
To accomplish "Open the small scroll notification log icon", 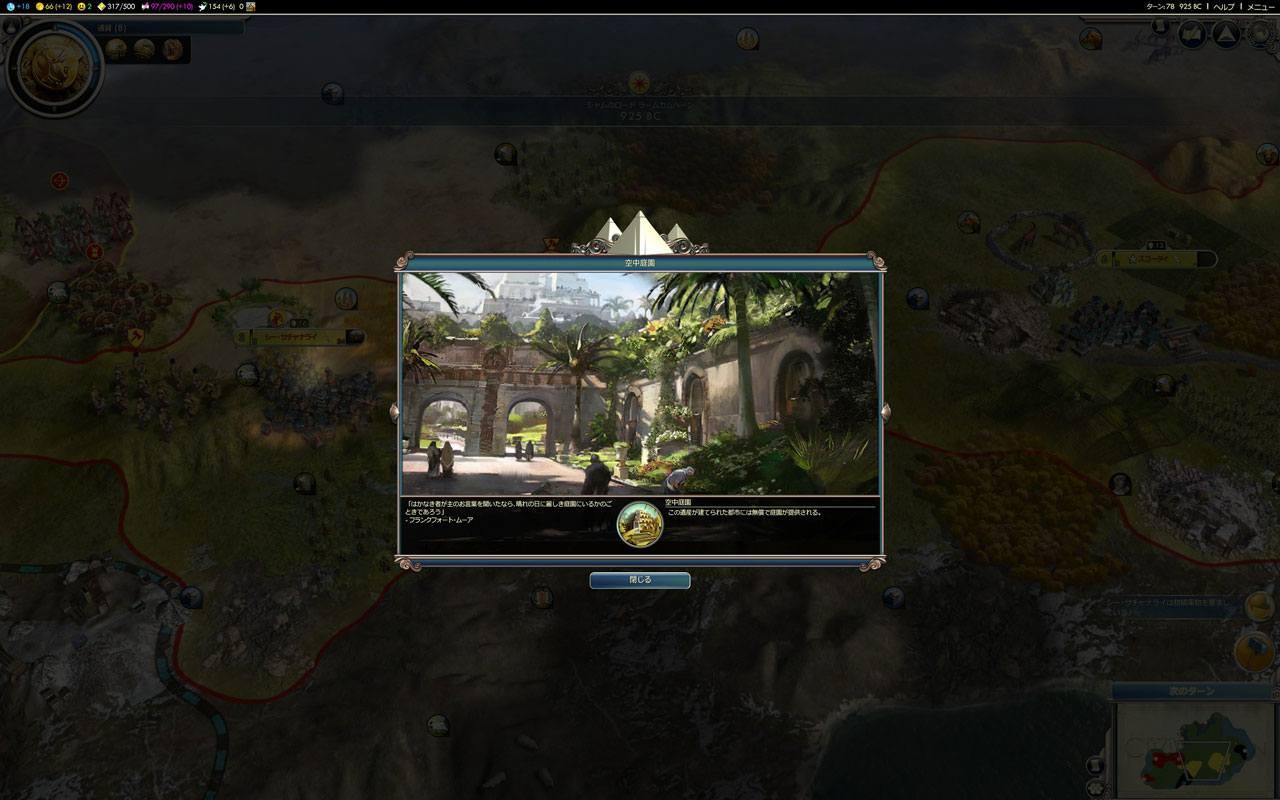I will tap(1160, 27).
